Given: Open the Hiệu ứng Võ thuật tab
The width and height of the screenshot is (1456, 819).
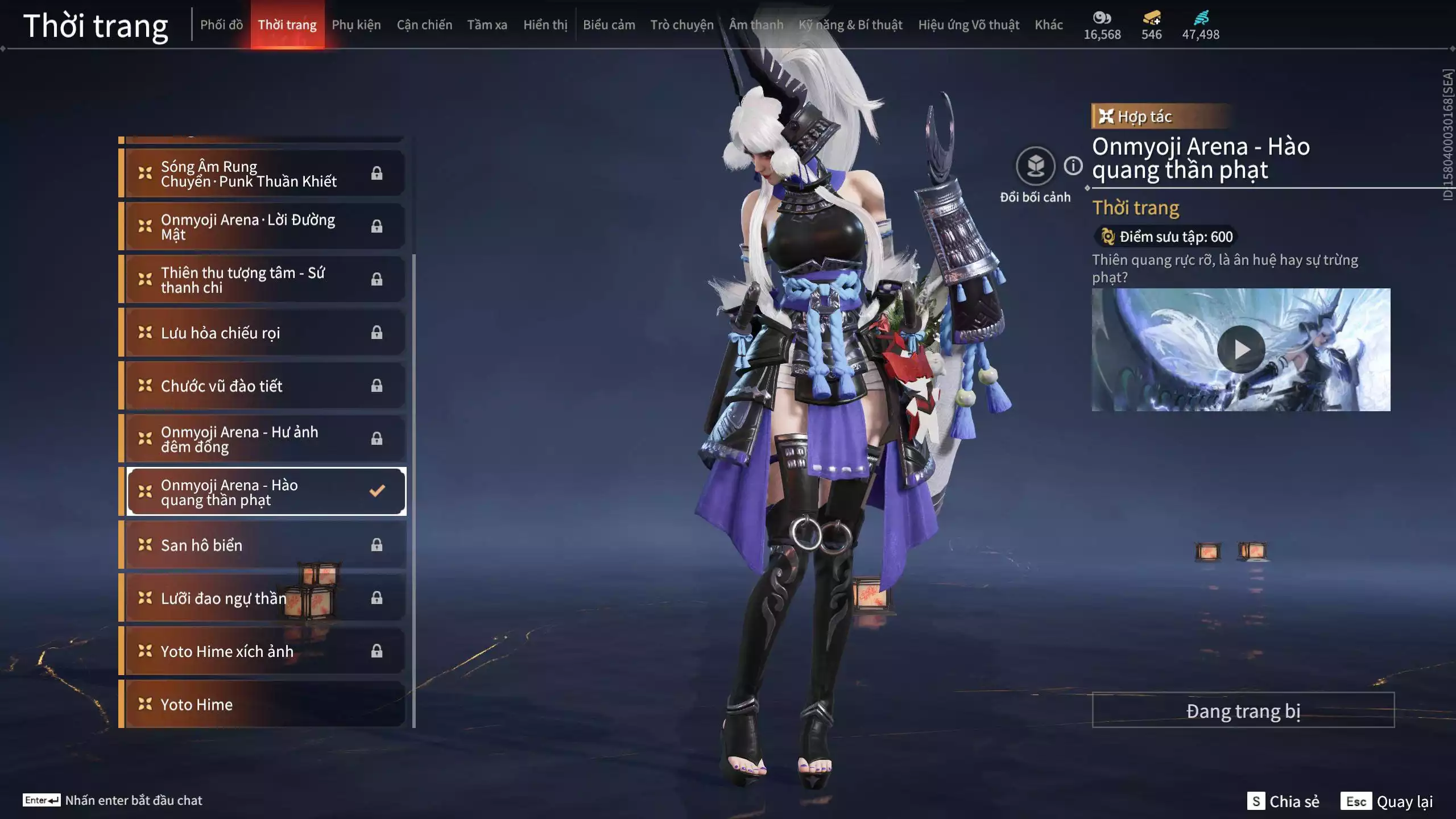Looking at the screenshot, I should click(x=968, y=24).
